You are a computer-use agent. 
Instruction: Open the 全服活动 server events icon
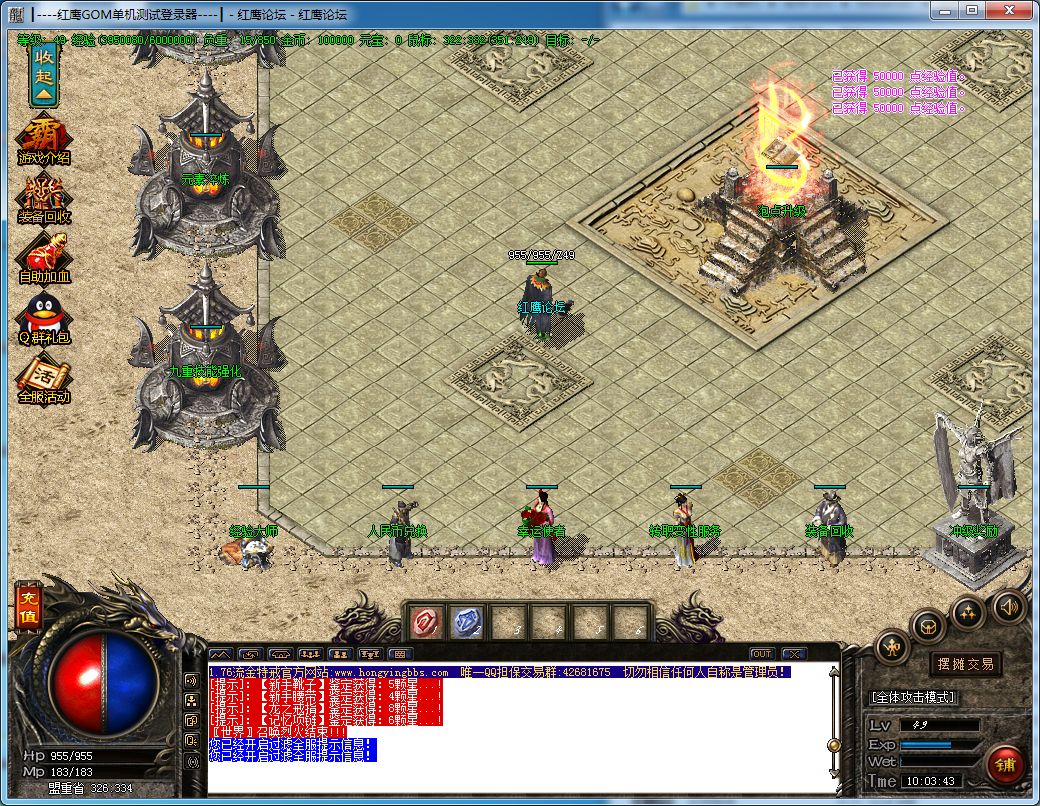[x=44, y=379]
